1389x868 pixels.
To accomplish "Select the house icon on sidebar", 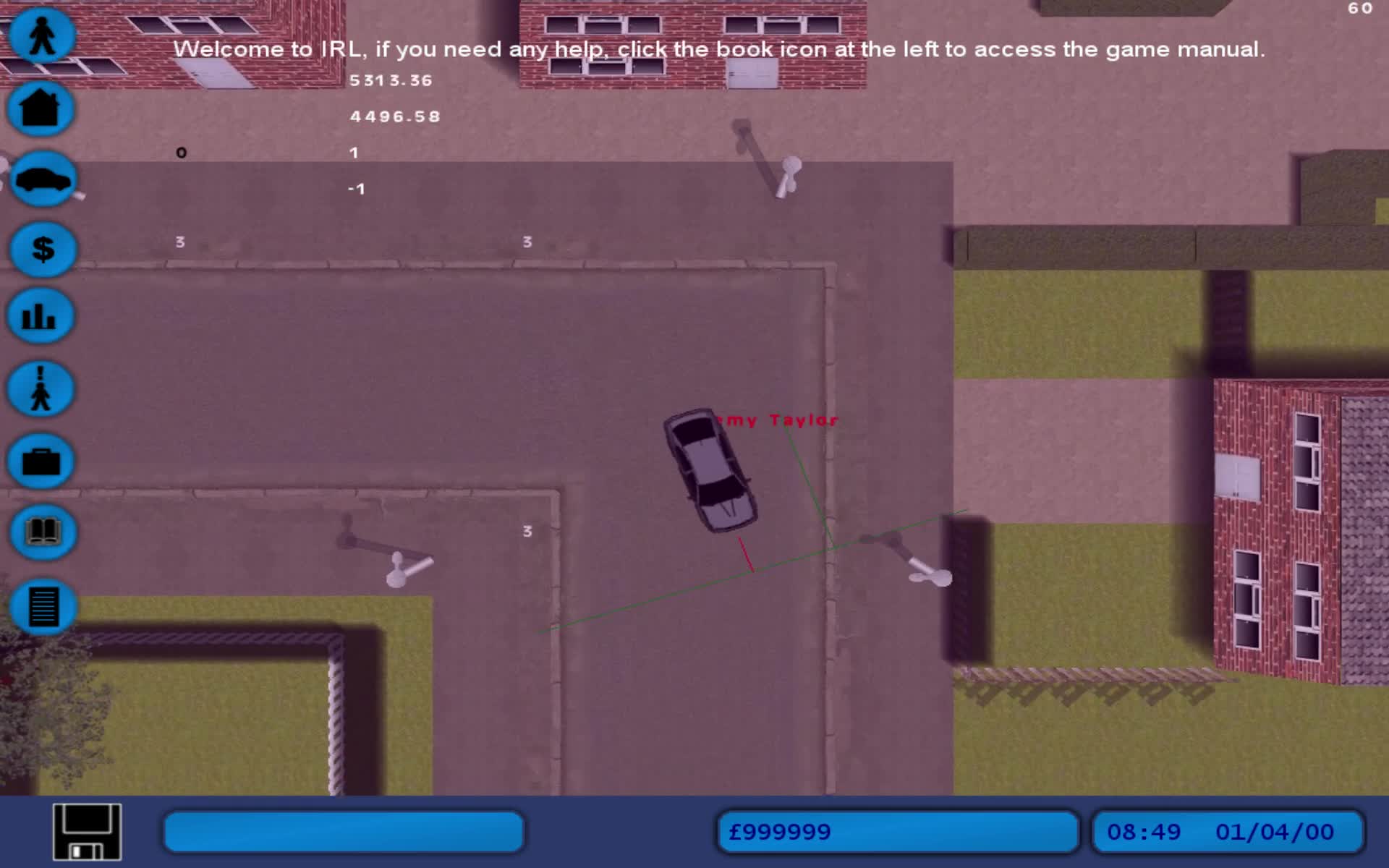I will pyautogui.click(x=40, y=109).
